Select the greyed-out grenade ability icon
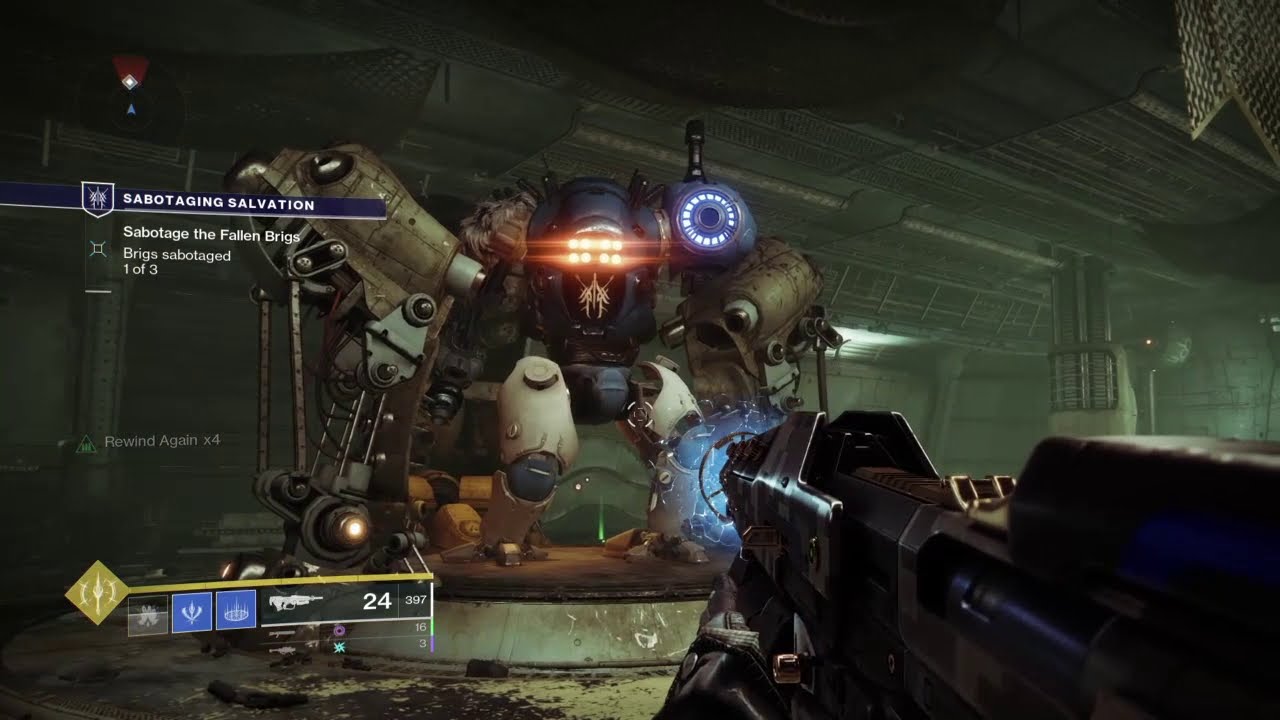Image resolution: width=1280 pixels, height=720 pixels. pyautogui.click(x=147, y=611)
